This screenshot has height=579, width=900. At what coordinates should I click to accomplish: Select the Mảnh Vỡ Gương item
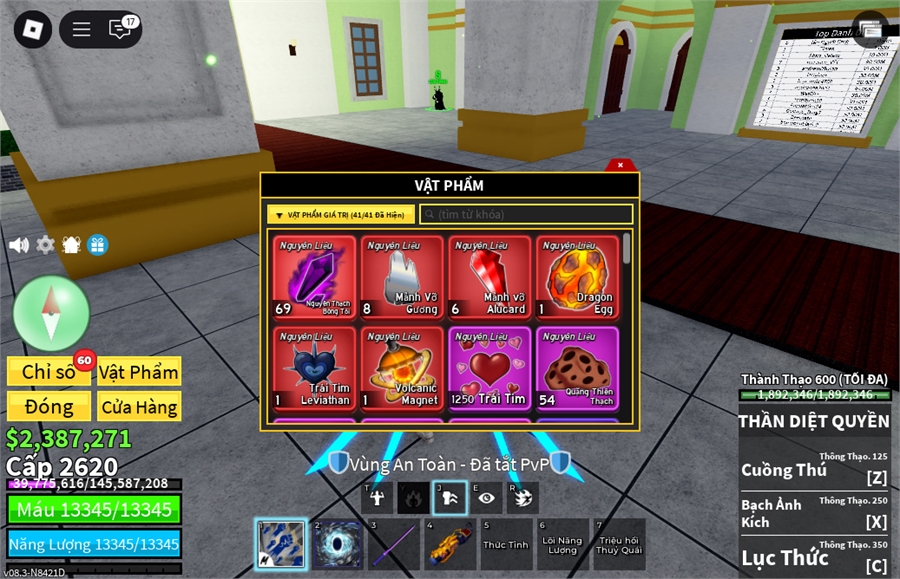pos(402,278)
